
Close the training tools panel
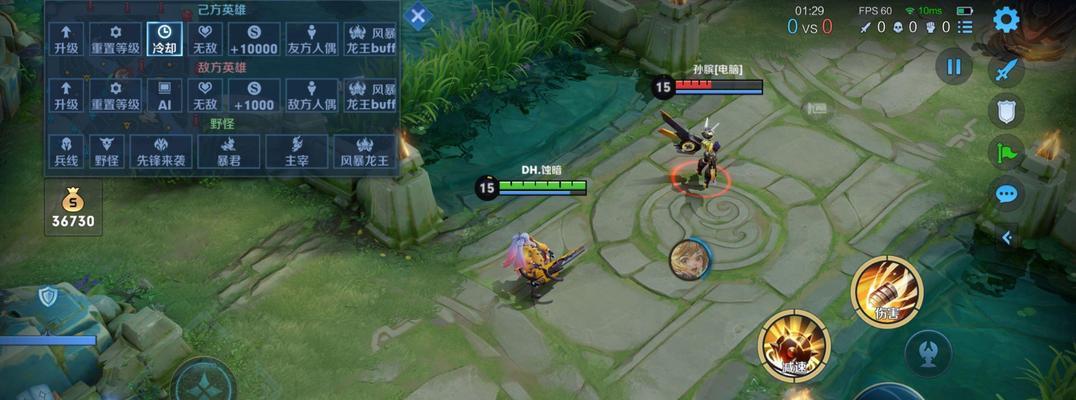point(419,16)
